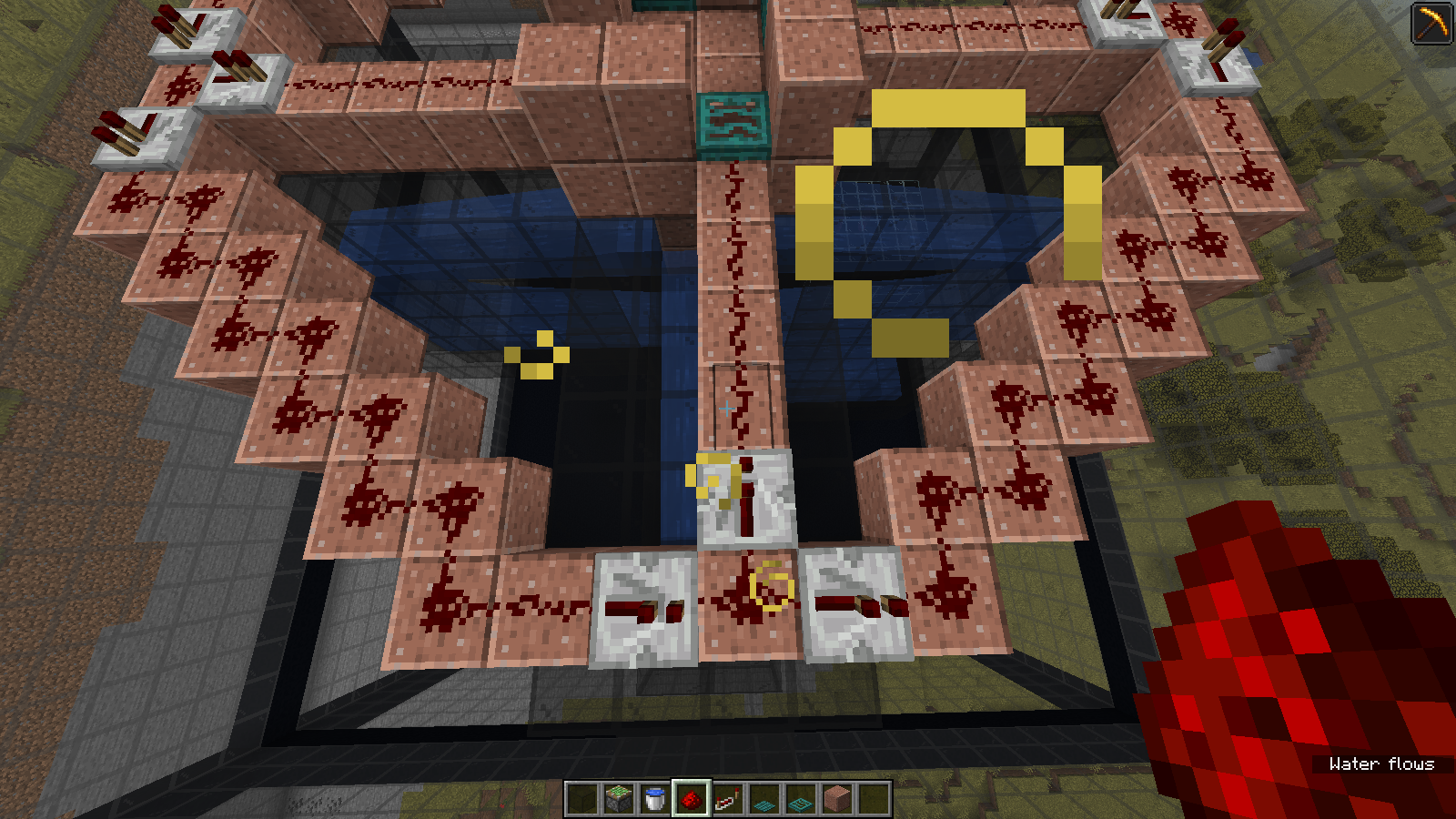
Task: Click the crosshair at screen center
Action: 726,409
